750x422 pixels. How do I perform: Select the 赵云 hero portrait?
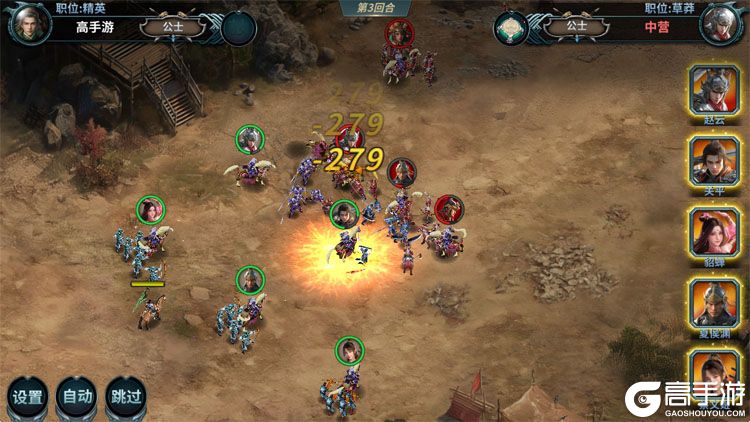point(714,90)
